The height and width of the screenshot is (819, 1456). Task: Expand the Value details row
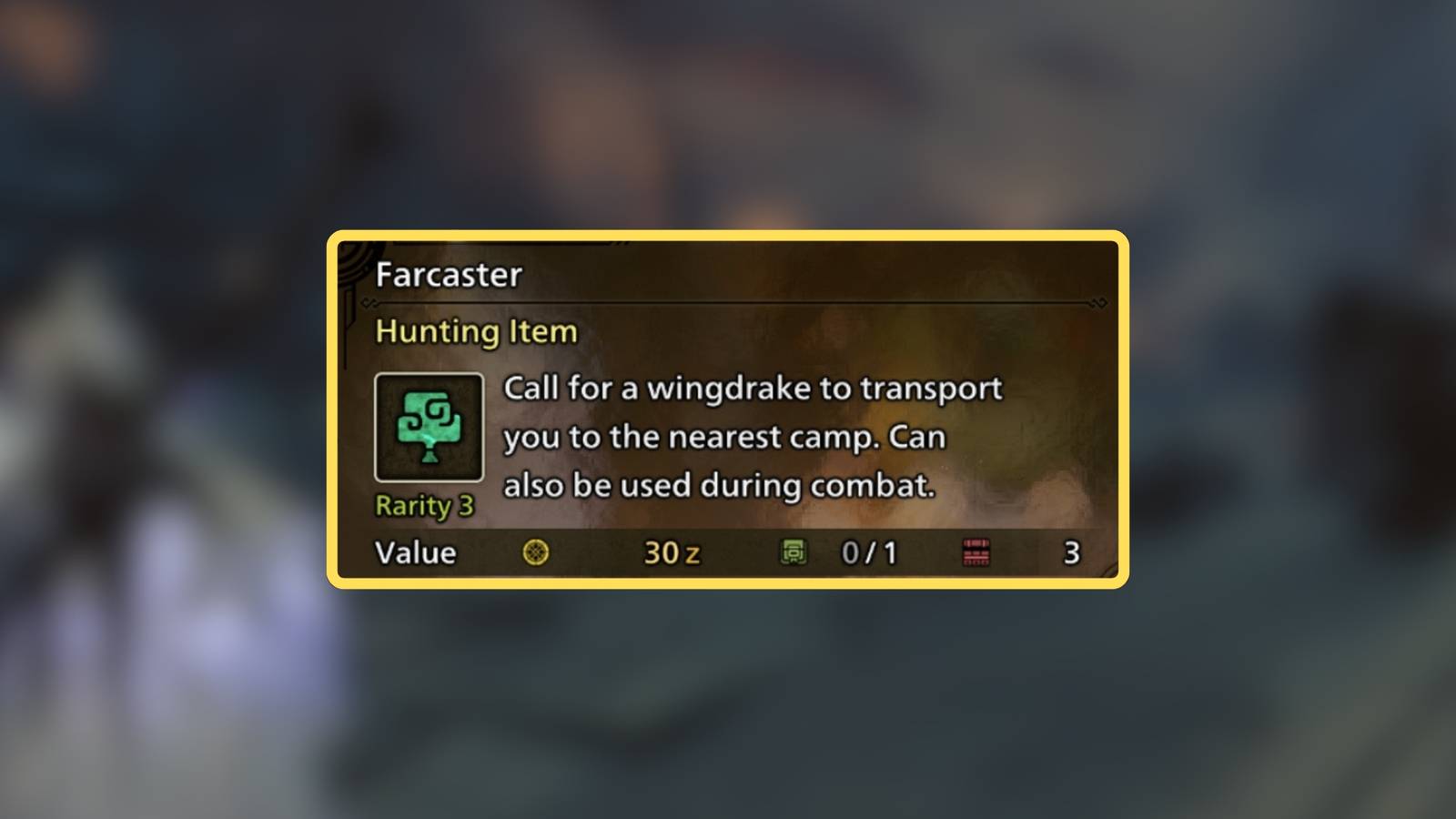[728, 553]
